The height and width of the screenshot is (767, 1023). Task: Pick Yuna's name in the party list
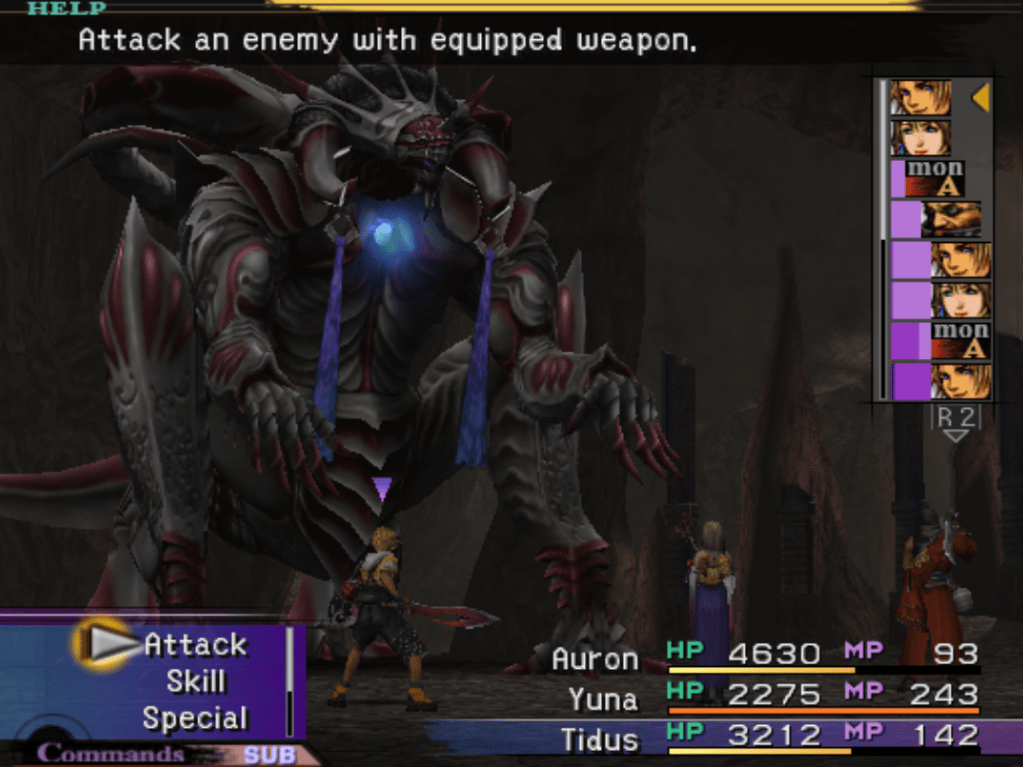[x=603, y=697]
